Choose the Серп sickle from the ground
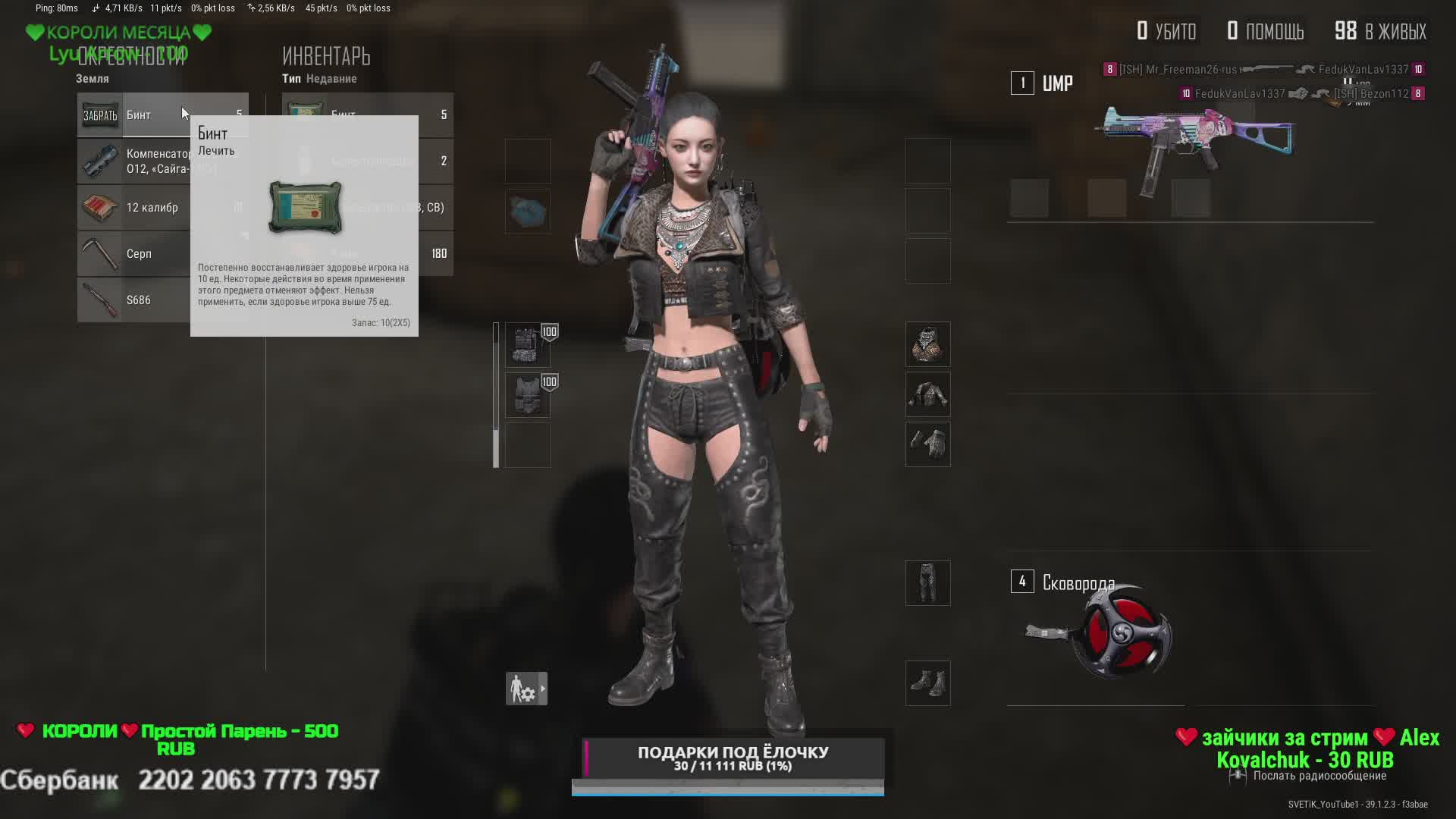This screenshot has width=1456, height=819. tap(133, 254)
